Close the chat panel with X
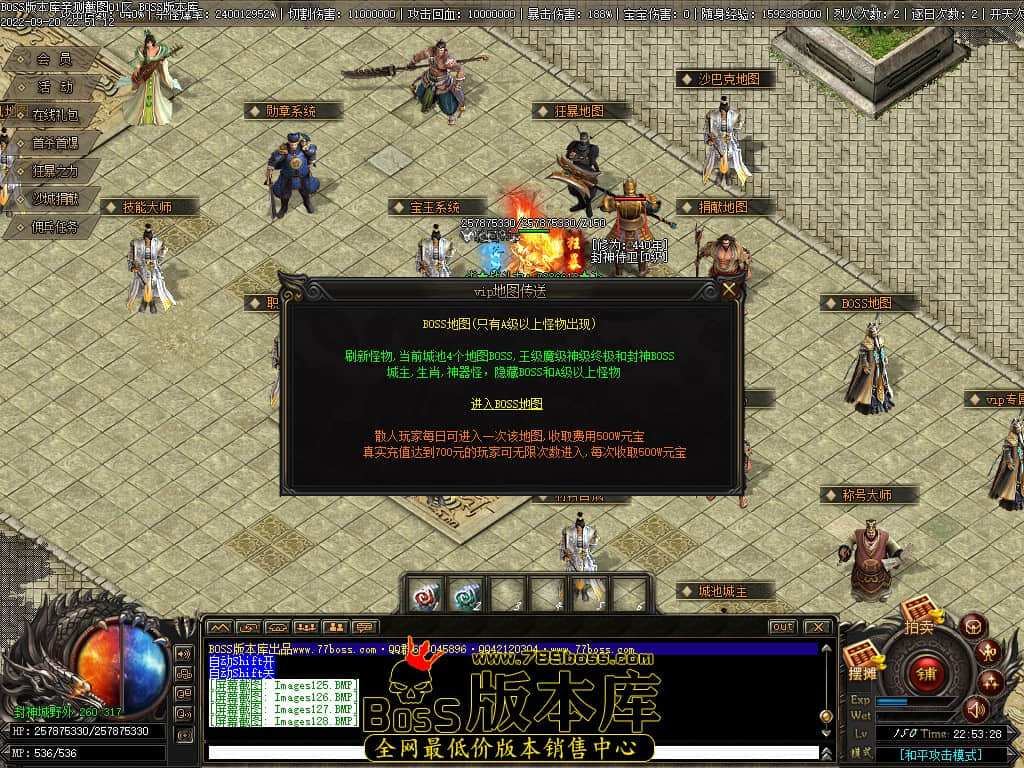 817,627
